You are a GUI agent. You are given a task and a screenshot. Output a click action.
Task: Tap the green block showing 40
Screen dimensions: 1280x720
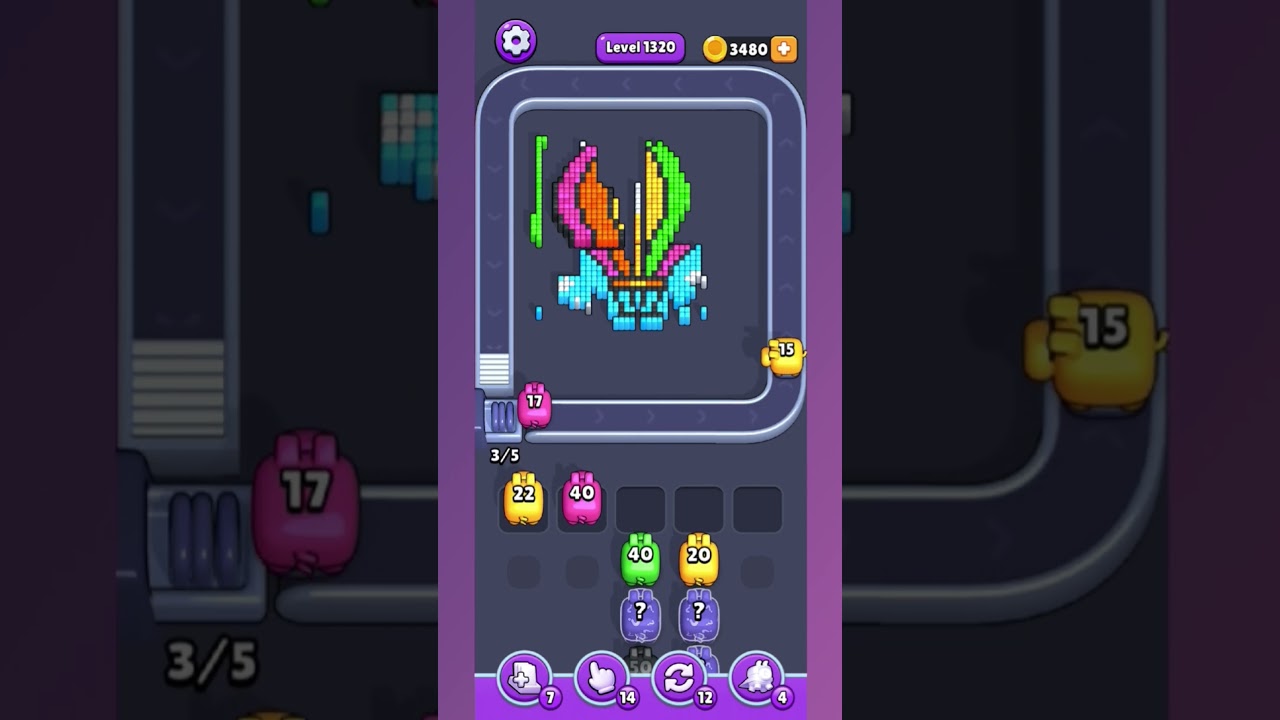640,560
